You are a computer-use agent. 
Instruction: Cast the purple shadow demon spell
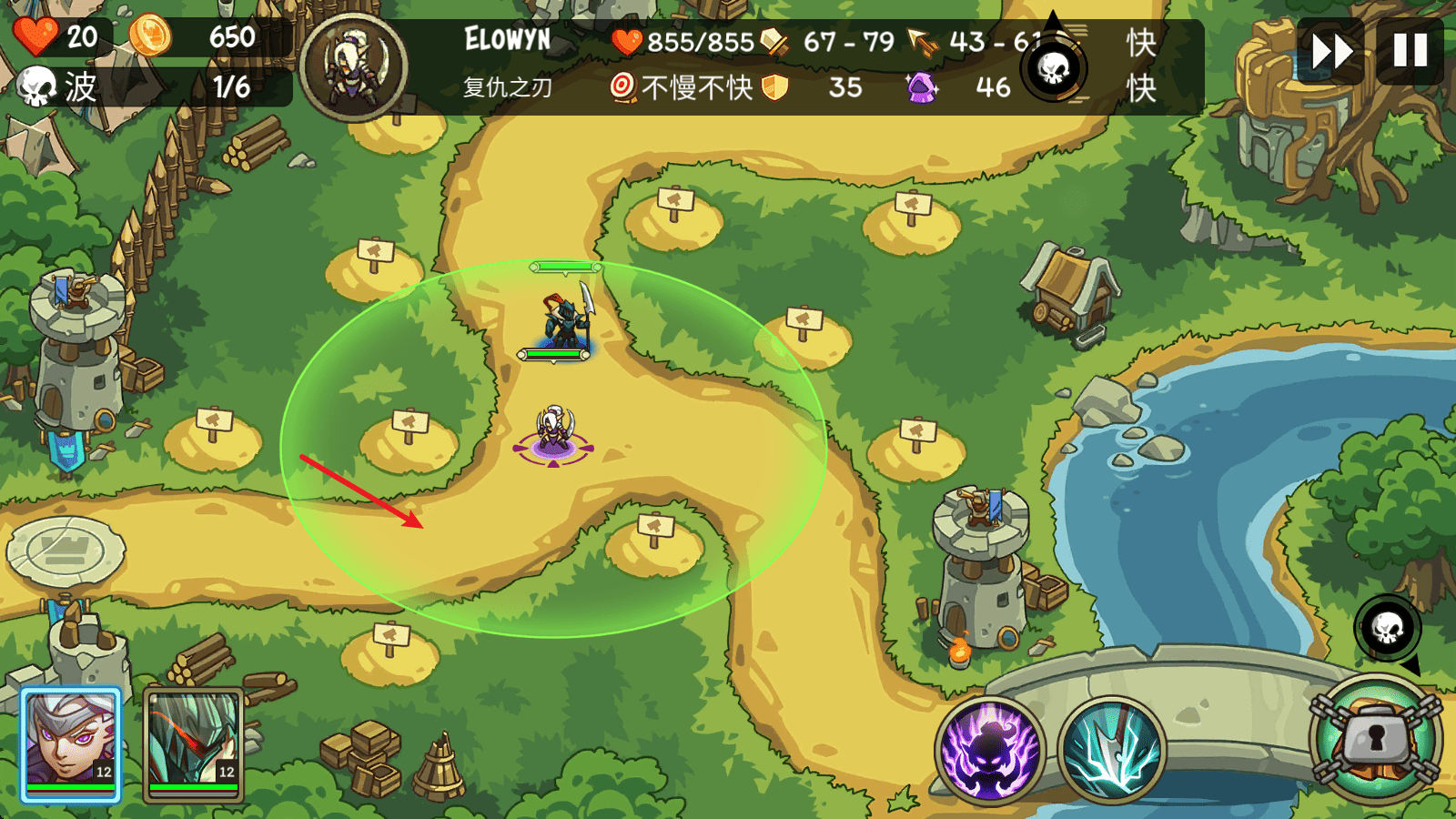[989, 752]
